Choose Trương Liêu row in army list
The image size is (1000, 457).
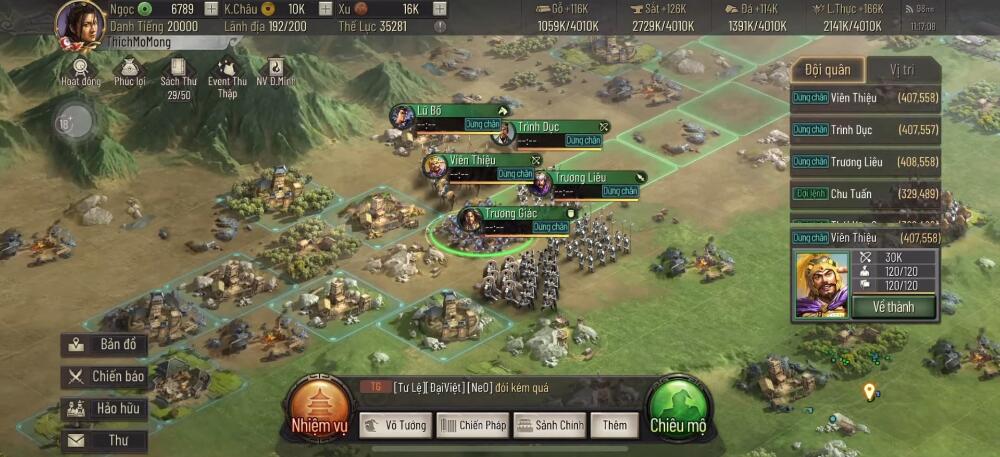point(866,161)
